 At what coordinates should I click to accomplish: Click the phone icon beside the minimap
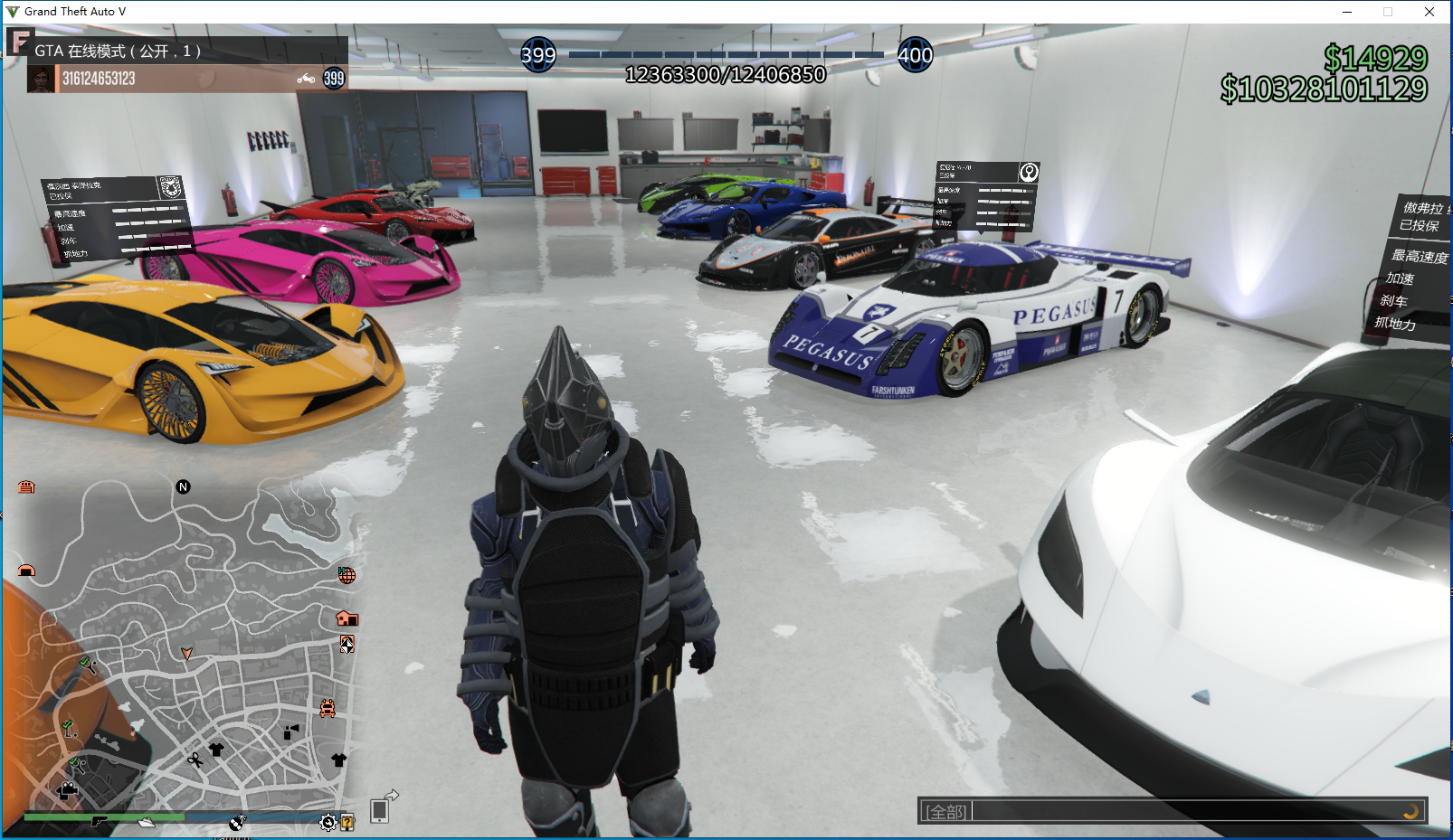point(380,811)
